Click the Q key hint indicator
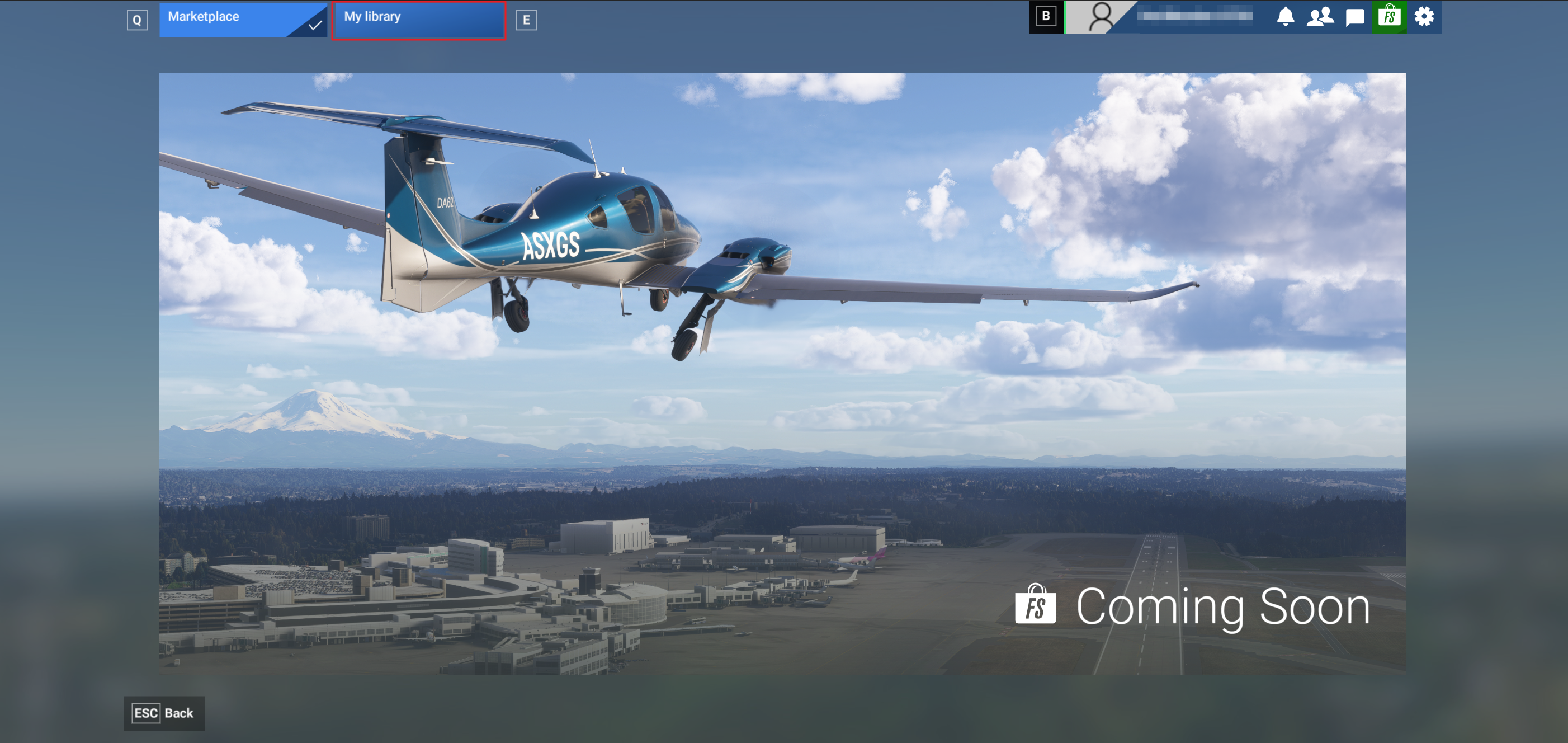Image resolution: width=1568 pixels, height=743 pixels. tap(138, 20)
